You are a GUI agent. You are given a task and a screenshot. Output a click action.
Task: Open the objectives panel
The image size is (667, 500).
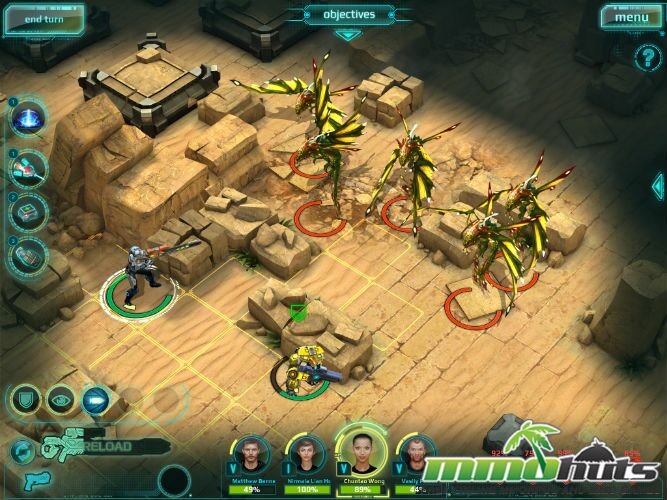coord(348,15)
